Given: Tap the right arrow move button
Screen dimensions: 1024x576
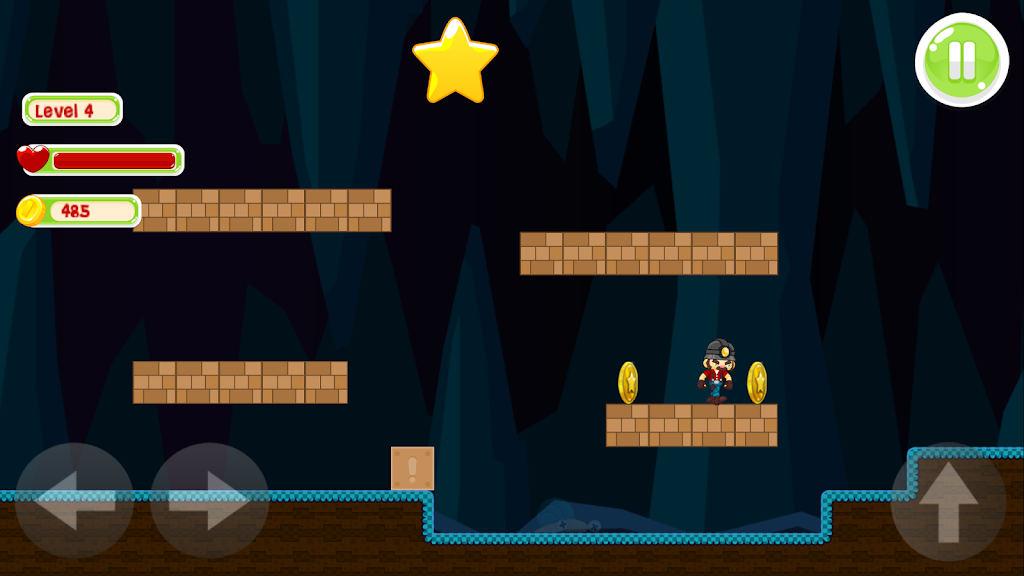Looking at the screenshot, I should [x=209, y=501].
